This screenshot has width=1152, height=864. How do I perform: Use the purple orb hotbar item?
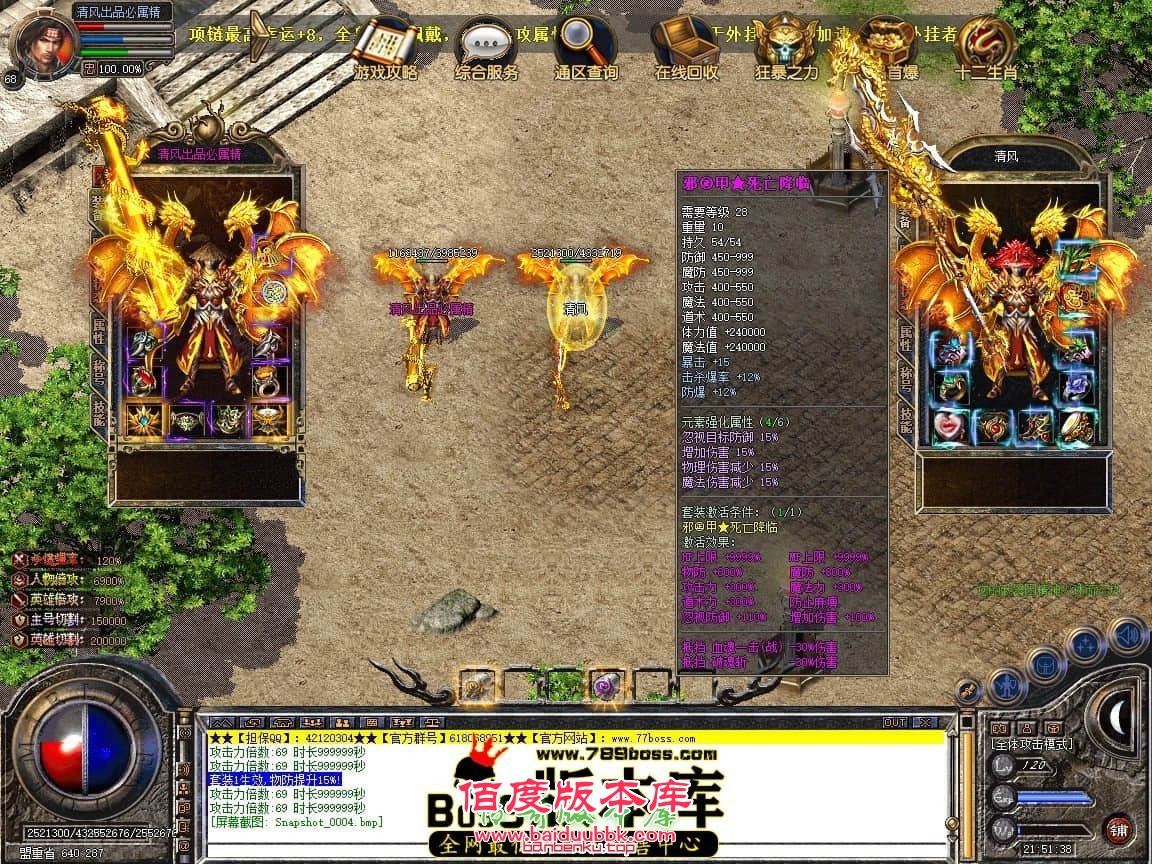click(x=605, y=685)
